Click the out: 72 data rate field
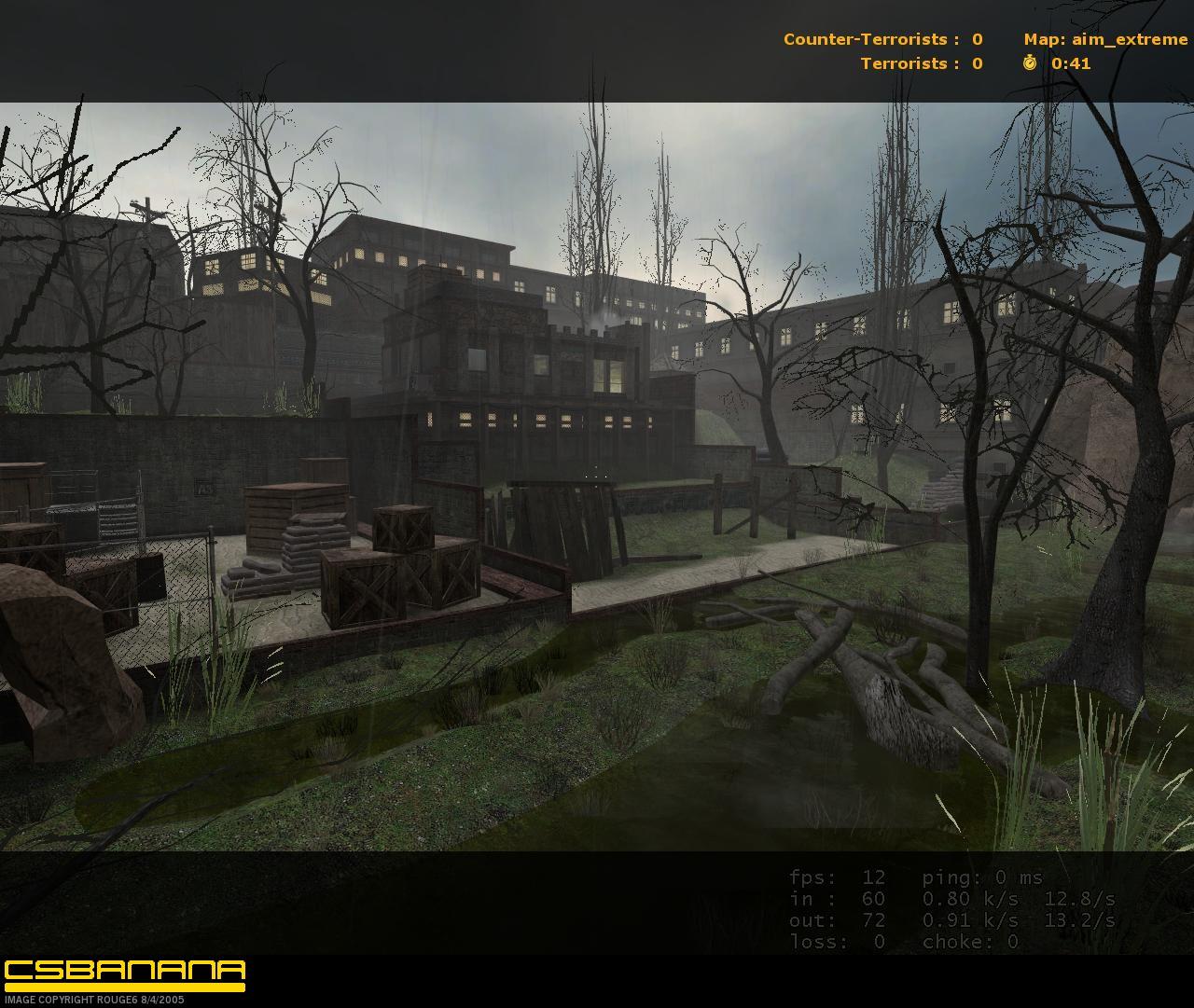The image size is (1194, 1008). click(x=835, y=920)
